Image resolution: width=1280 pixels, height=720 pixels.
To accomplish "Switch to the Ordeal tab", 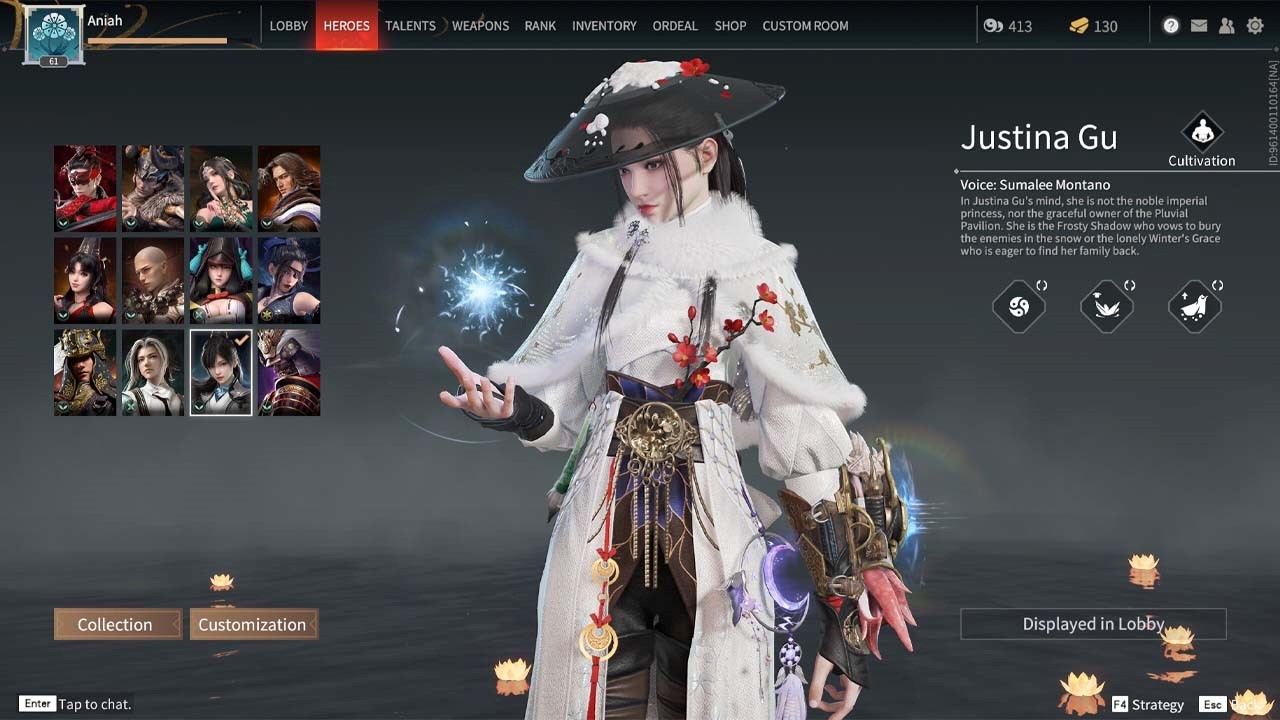I will [675, 26].
